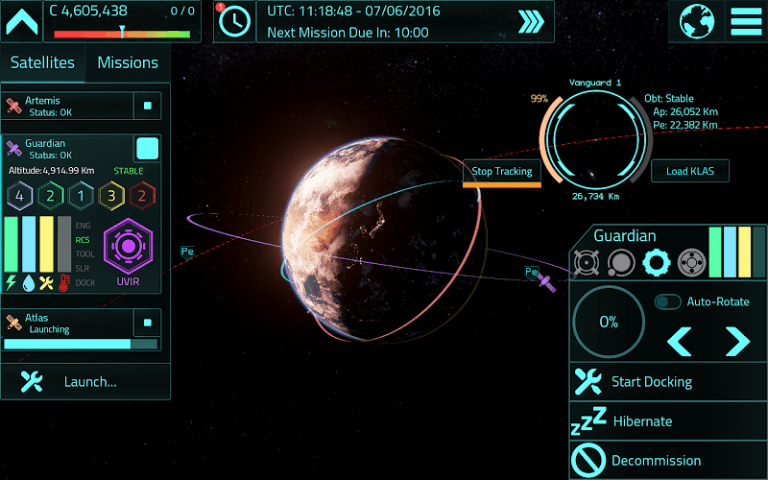Stop tracking Vanguard 1
The image size is (768, 480).
(501, 171)
